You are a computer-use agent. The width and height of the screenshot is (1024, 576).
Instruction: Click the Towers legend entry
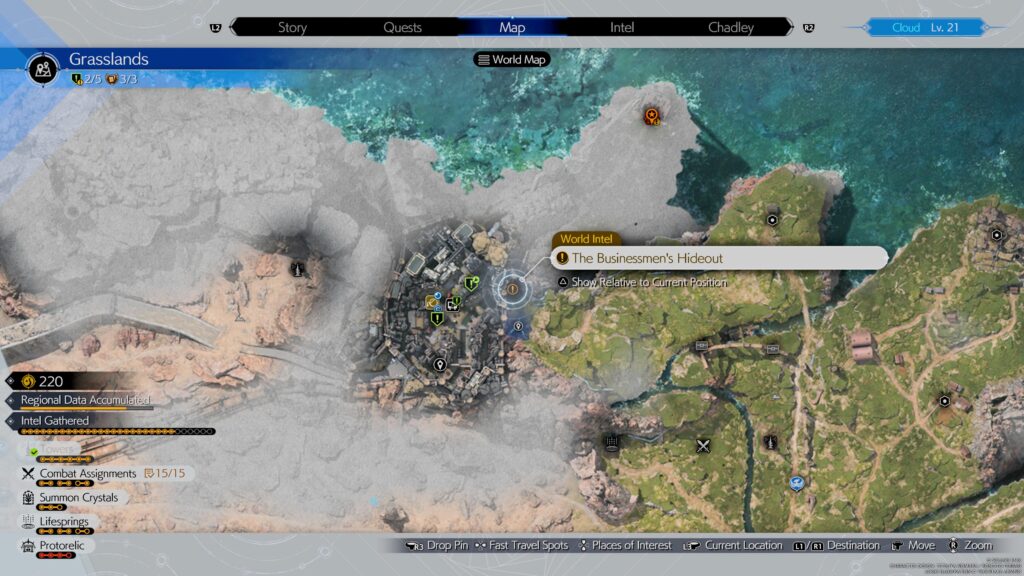[x=60, y=450]
